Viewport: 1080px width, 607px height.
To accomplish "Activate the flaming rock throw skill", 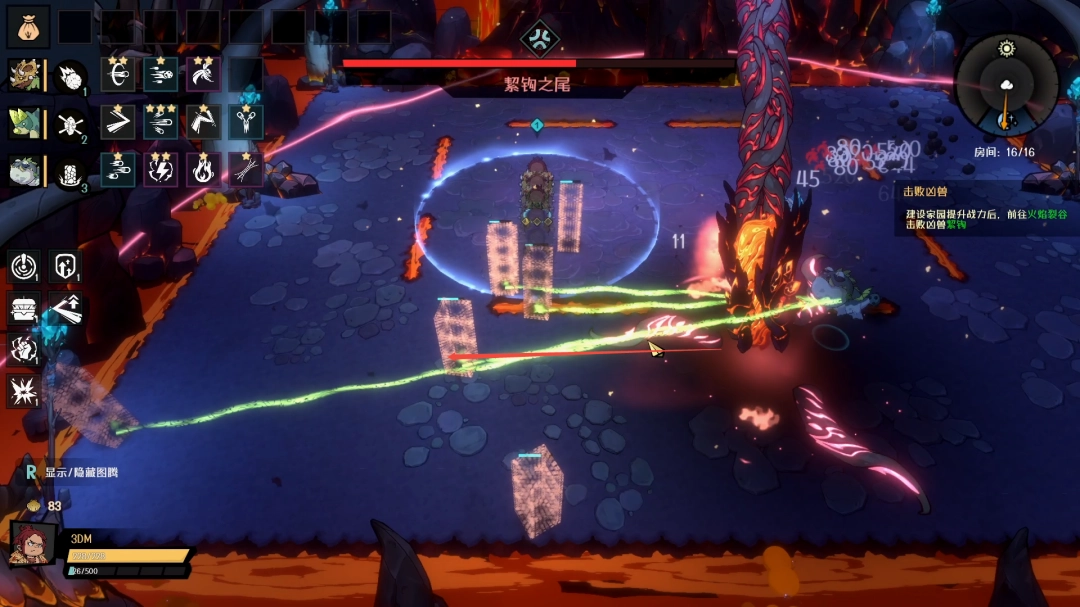I will click(x=72, y=75).
